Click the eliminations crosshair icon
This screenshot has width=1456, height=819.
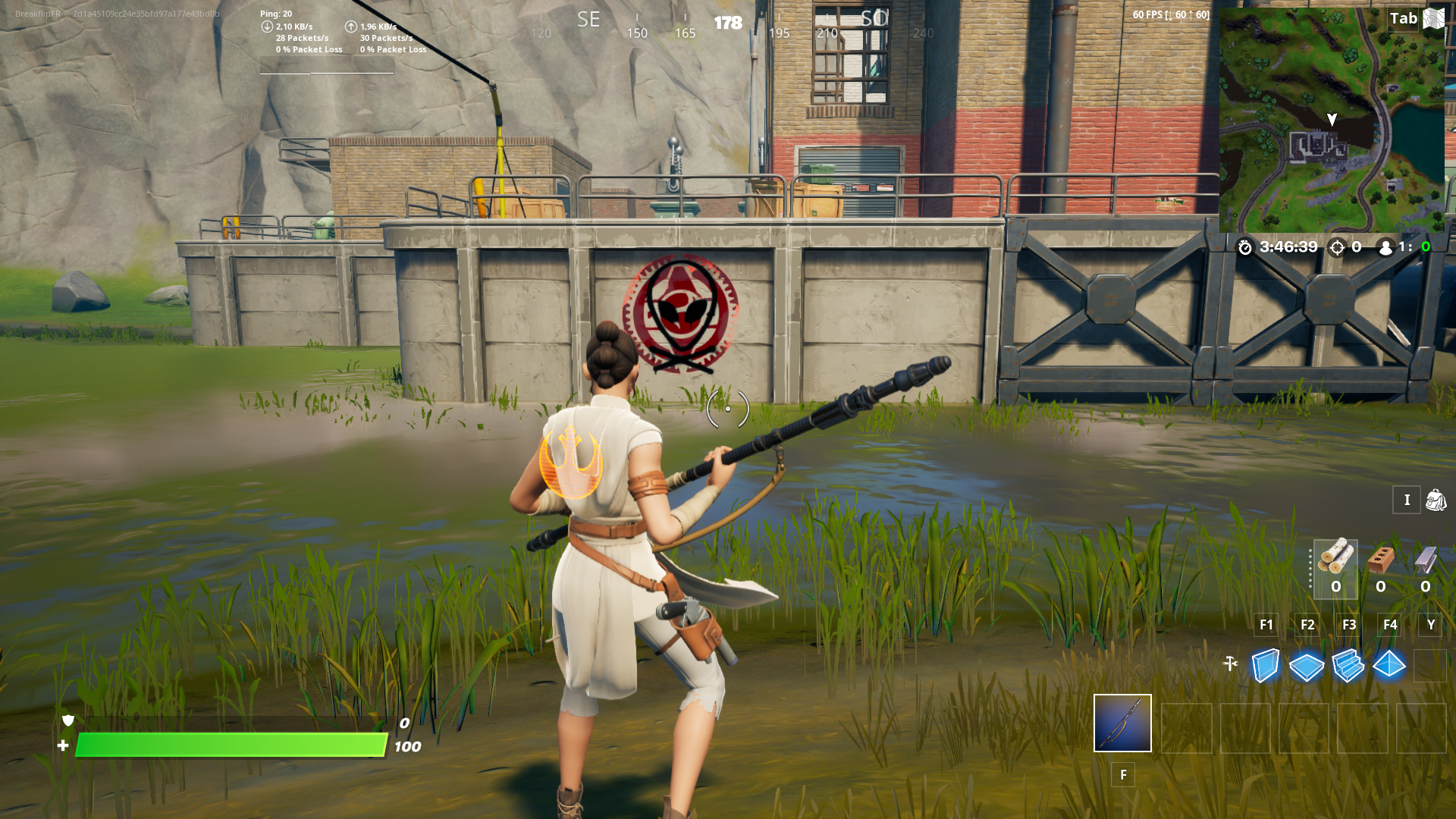coord(1335,246)
